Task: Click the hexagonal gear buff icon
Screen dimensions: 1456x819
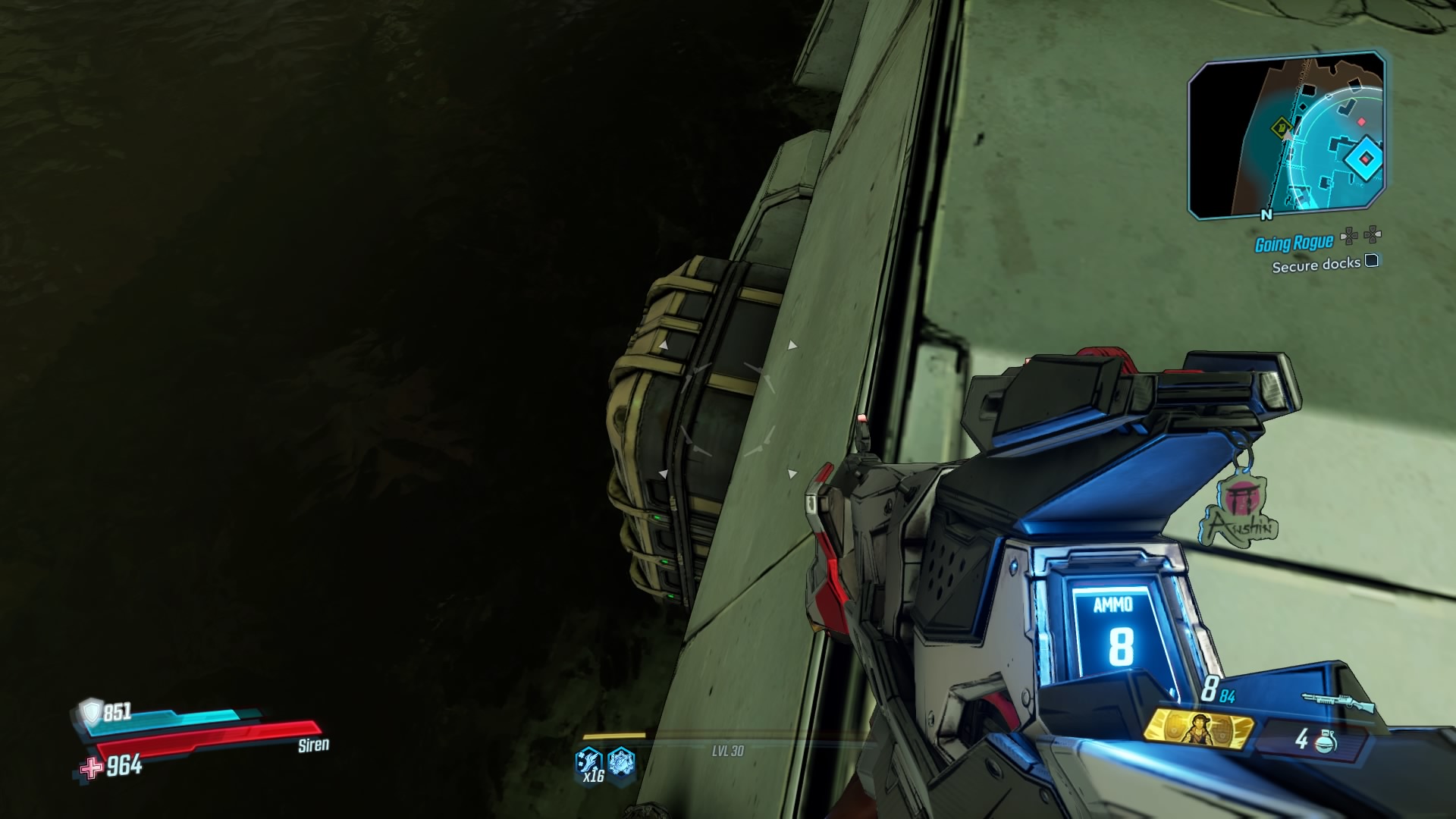Action: [621, 761]
